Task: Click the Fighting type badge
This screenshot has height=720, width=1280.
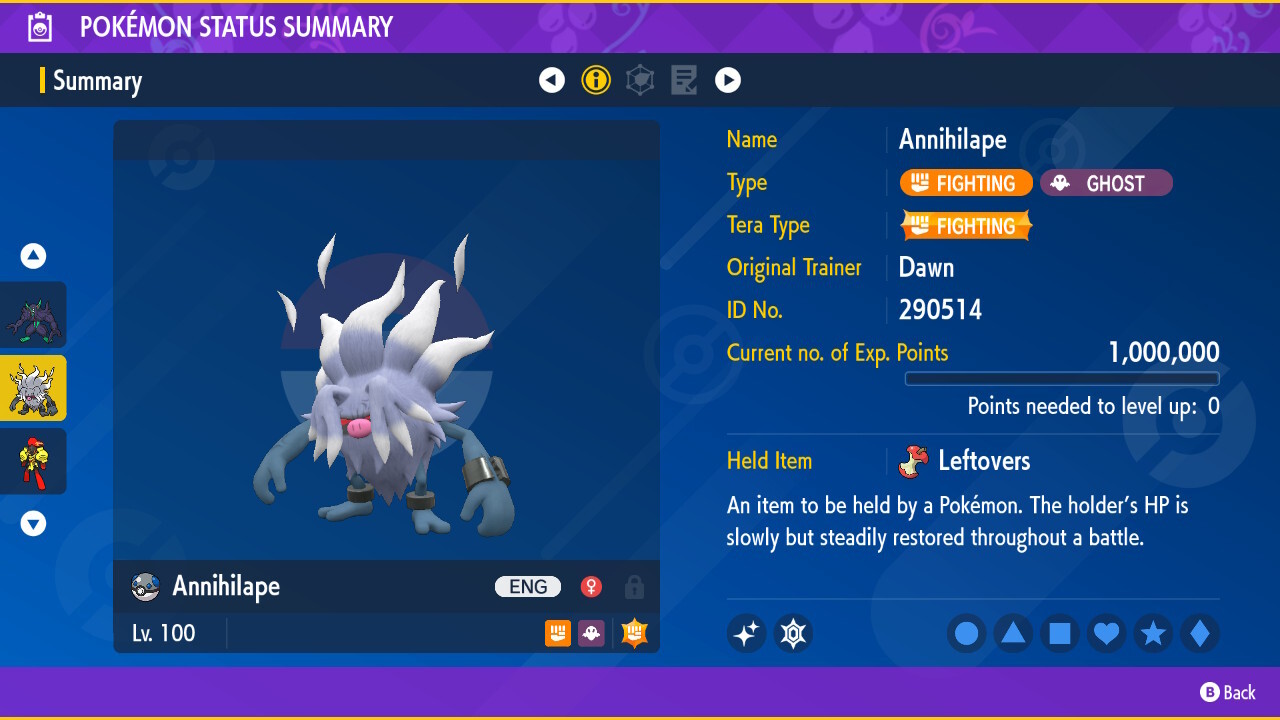Action: click(x=965, y=183)
